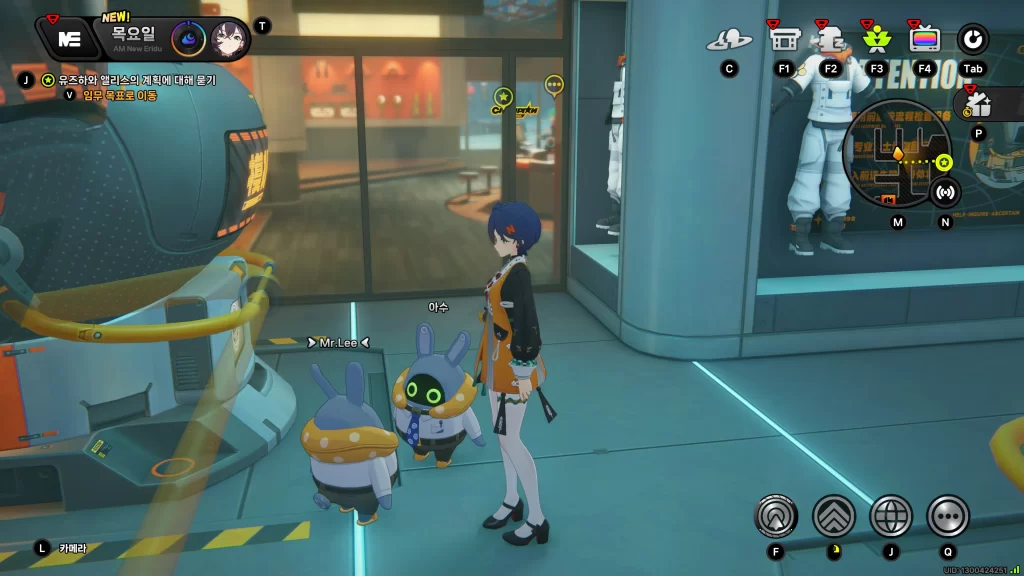Viewport: 1024px width, 576px height.
Task: Open the storefront shop icon
Action: pyautogui.click(x=784, y=39)
